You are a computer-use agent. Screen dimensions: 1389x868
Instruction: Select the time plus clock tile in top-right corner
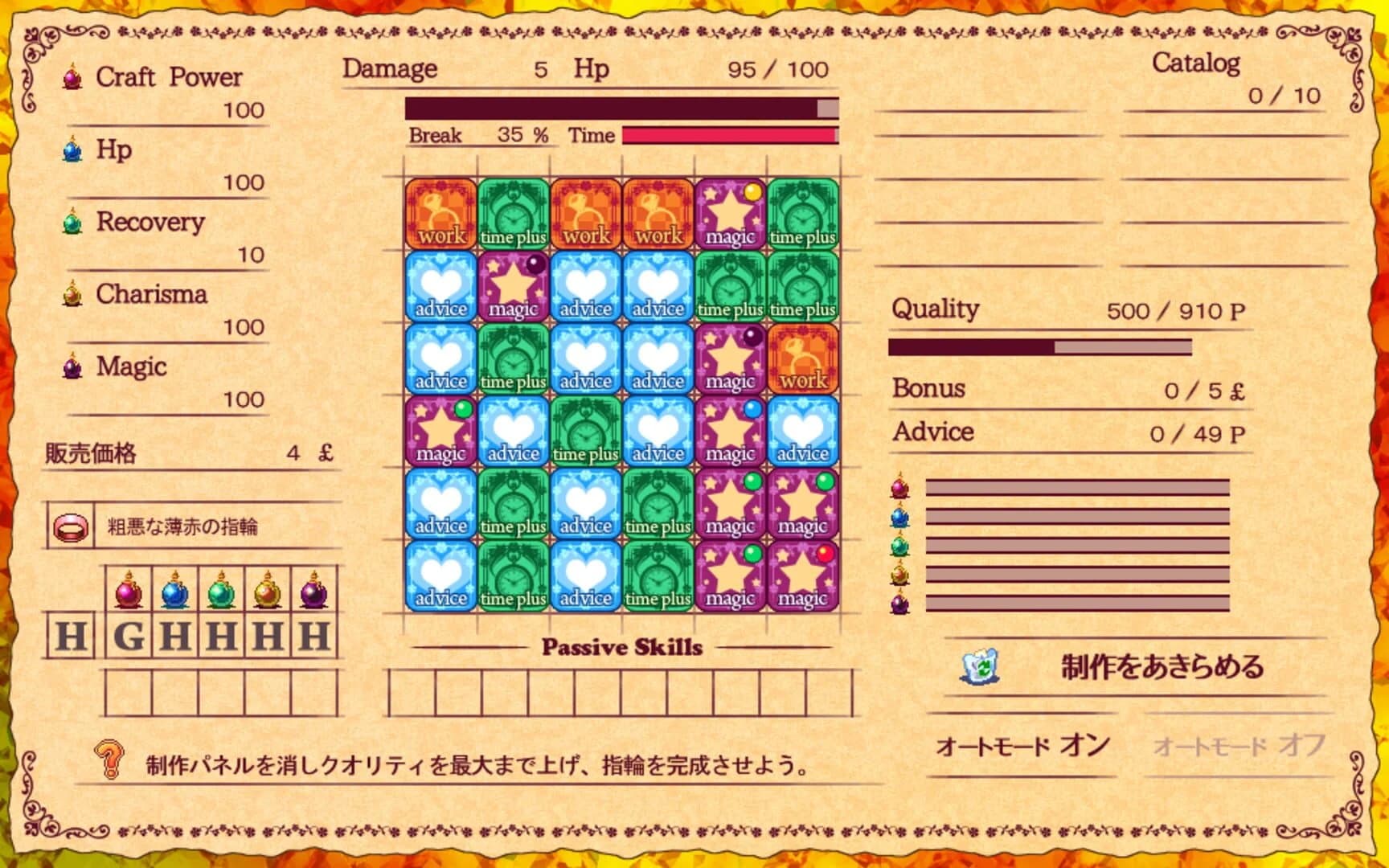click(802, 215)
